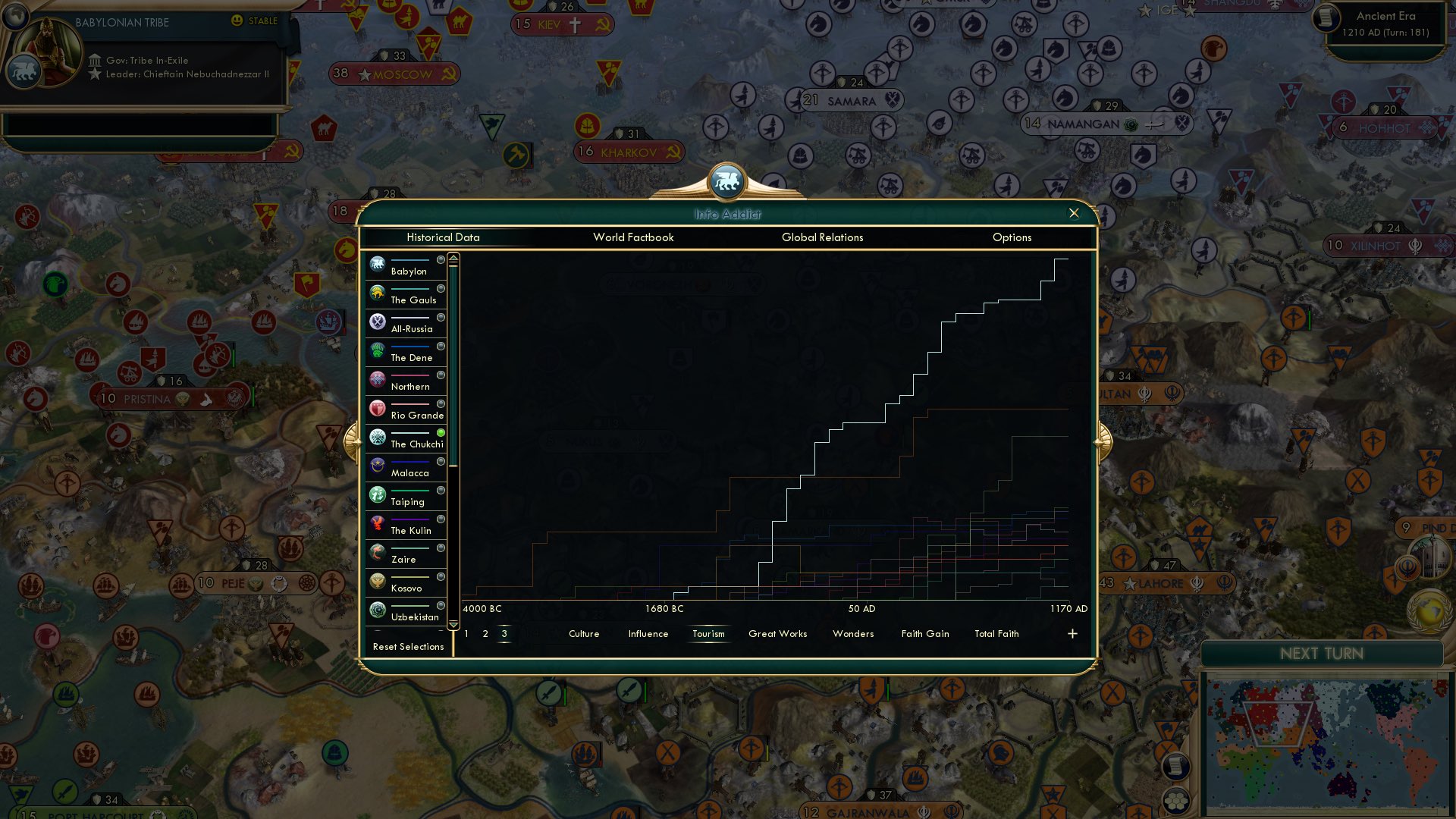The width and height of the screenshot is (1456, 819).
Task: Select the Rio Grande civilization icon
Action: [x=377, y=408]
